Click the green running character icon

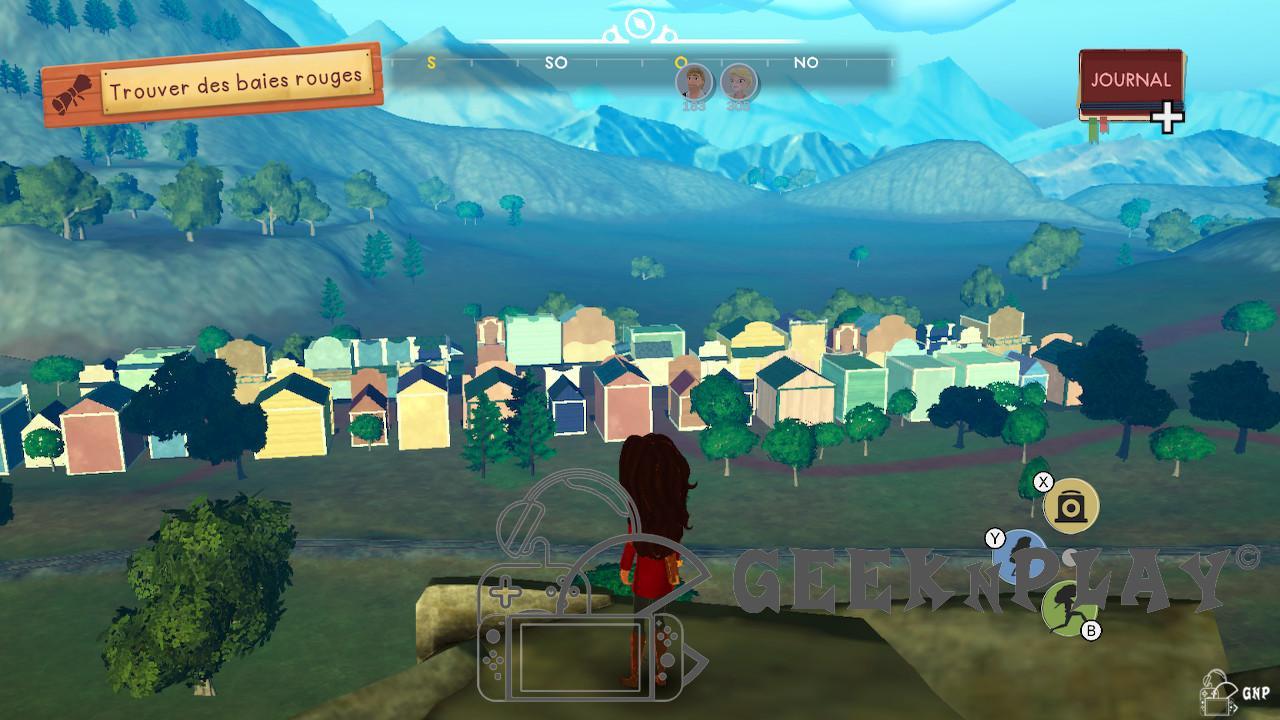(1066, 606)
